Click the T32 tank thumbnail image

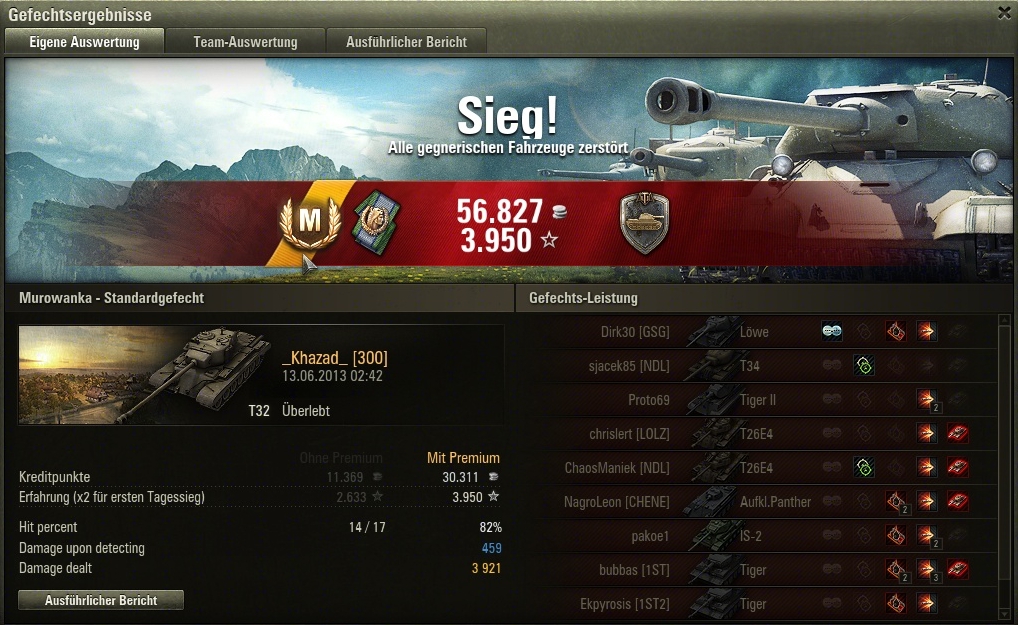click(x=145, y=373)
